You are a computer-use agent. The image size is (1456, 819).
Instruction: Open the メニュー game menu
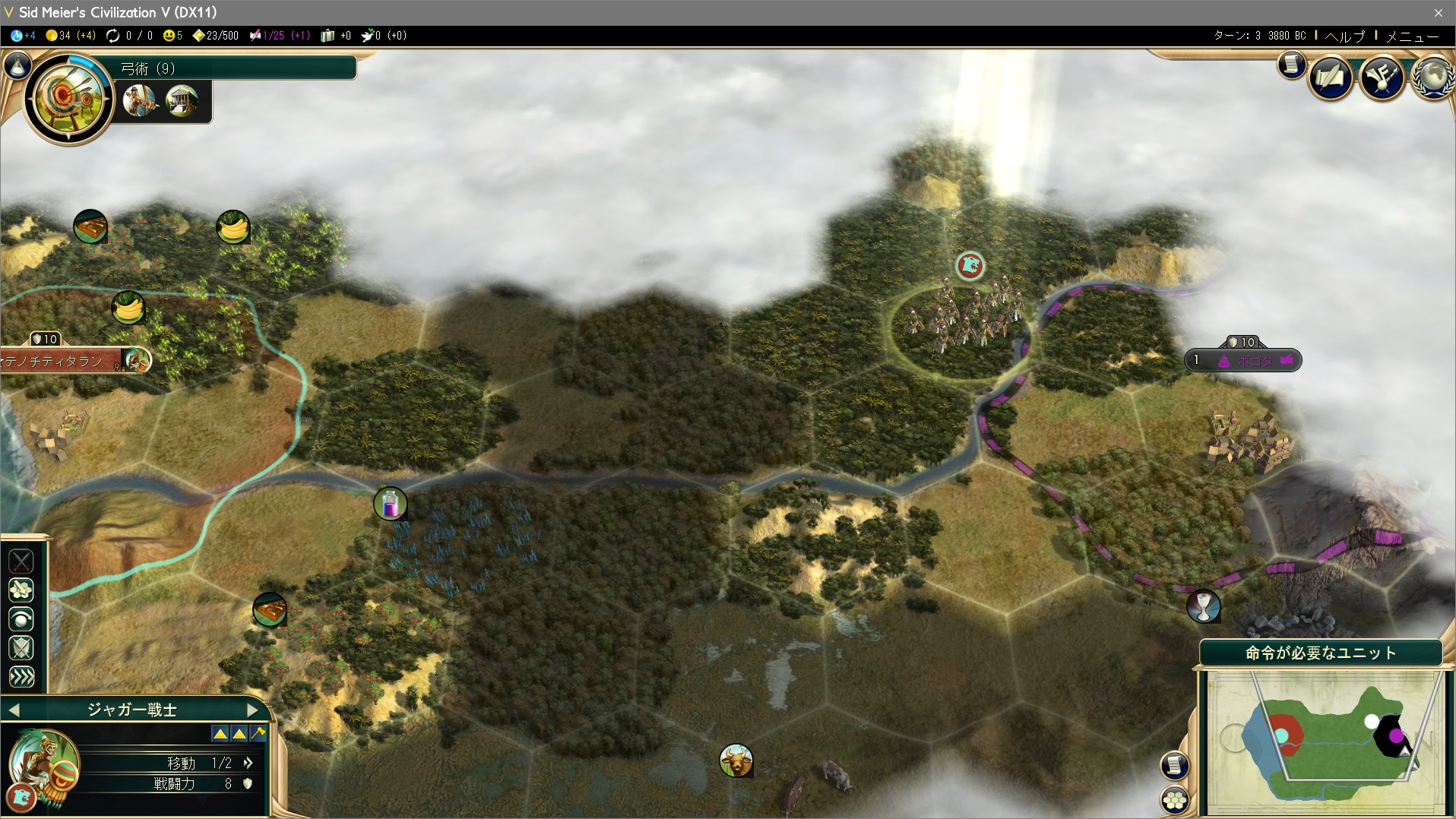coord(1412,36)
